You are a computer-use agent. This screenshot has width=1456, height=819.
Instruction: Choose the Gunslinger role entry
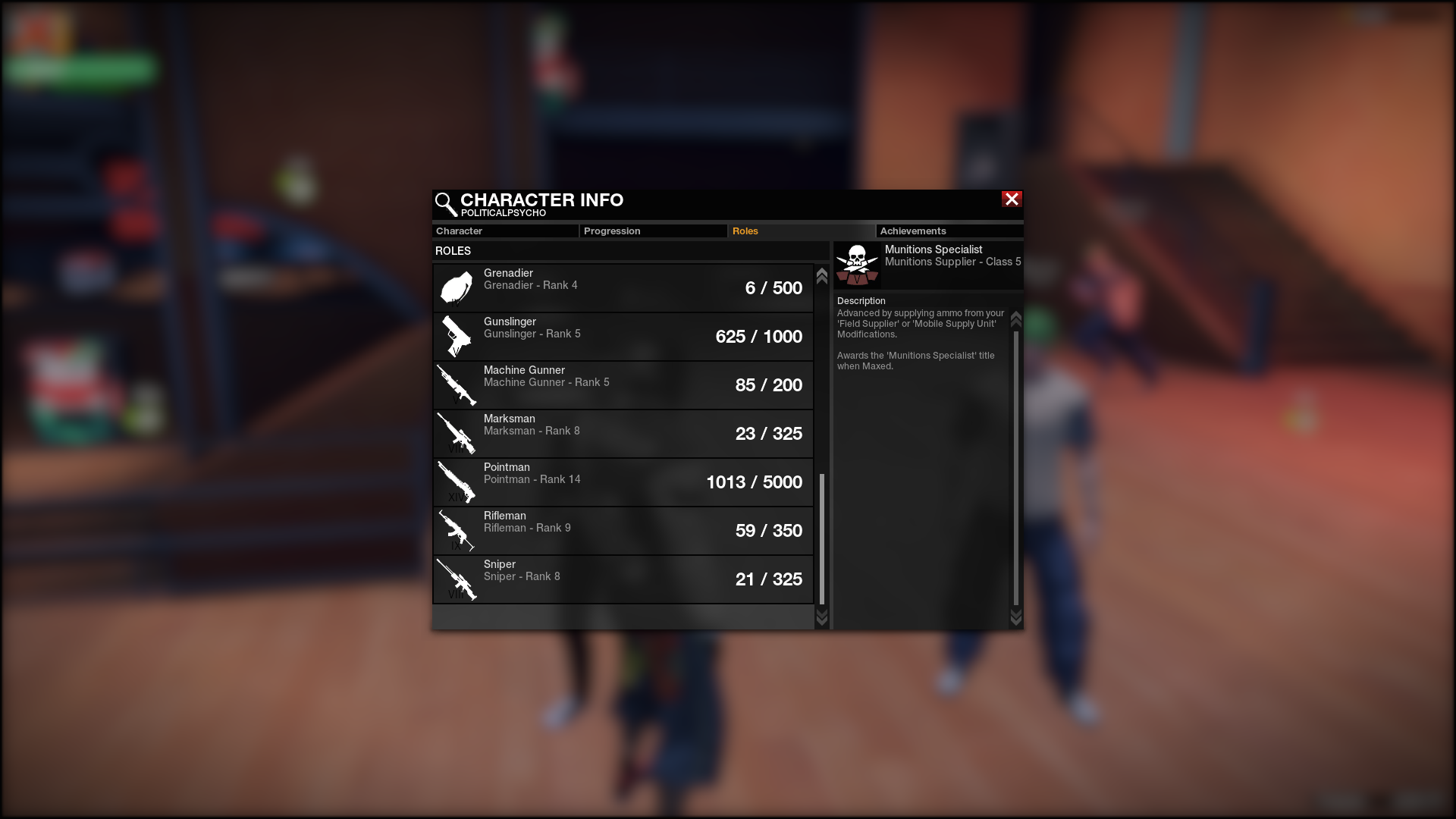point(623,337)
